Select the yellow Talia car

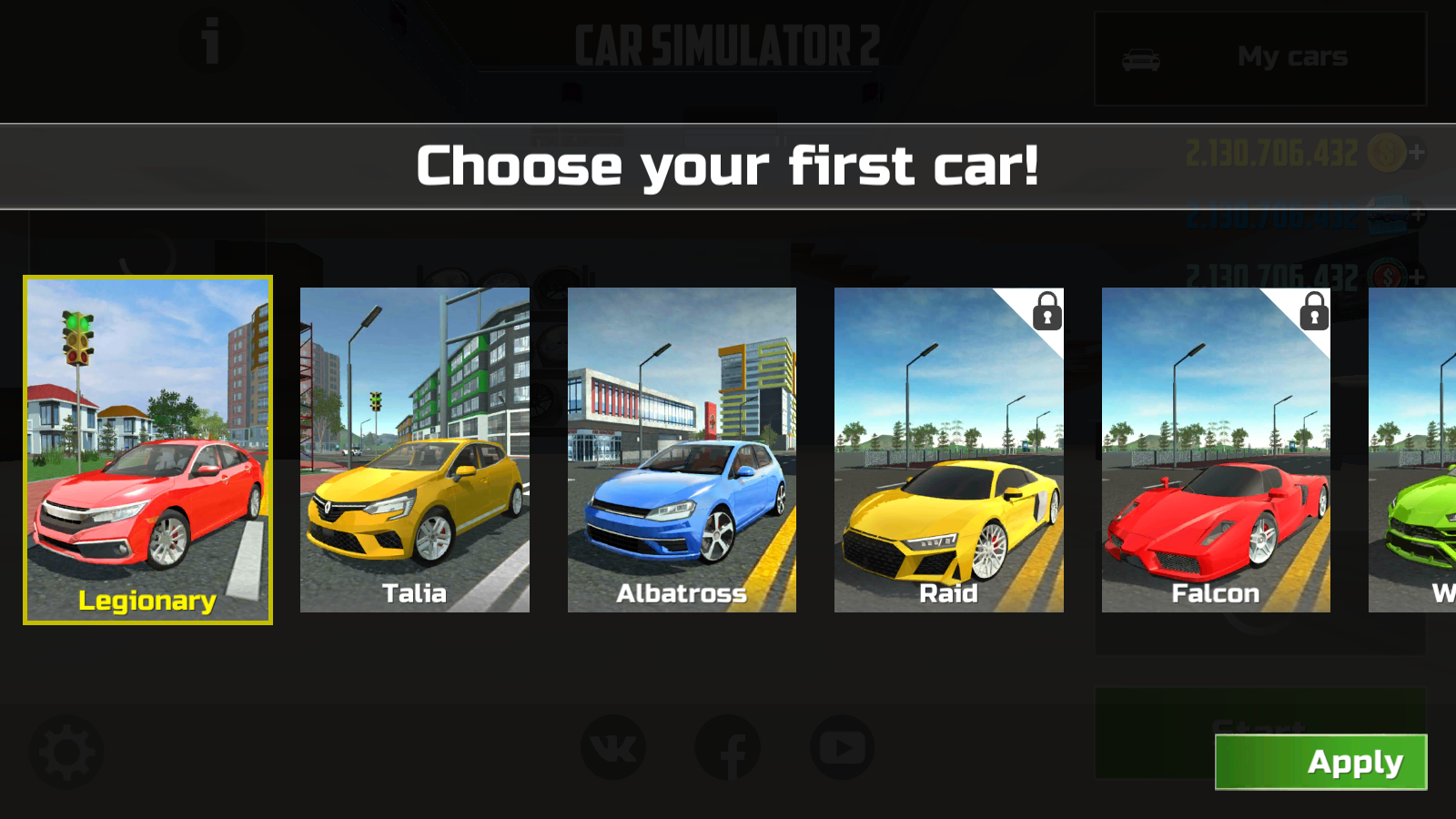pos(414,450)
